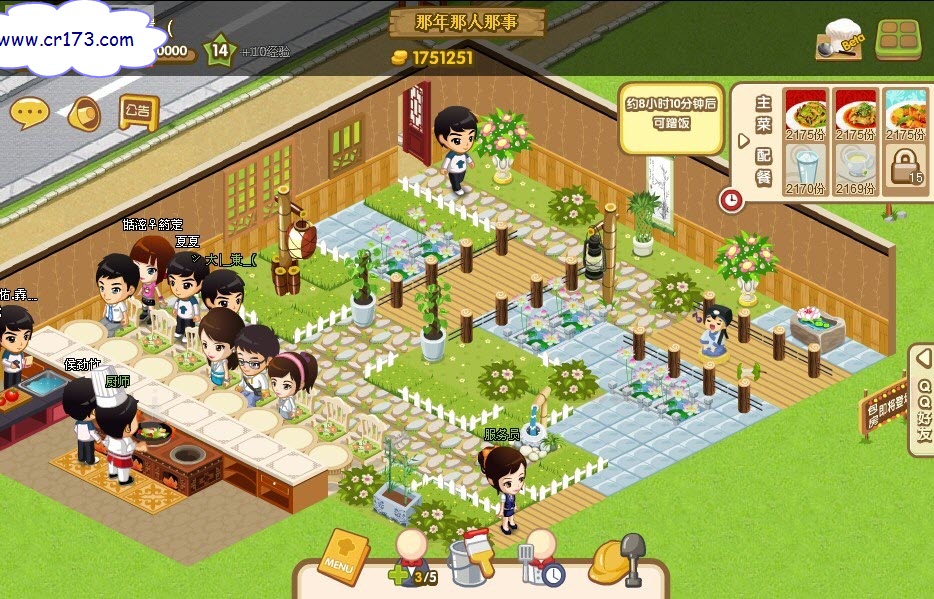Select the red-sauce main dish with 2175 servings
934x599 pixels.
coord(855,114)
